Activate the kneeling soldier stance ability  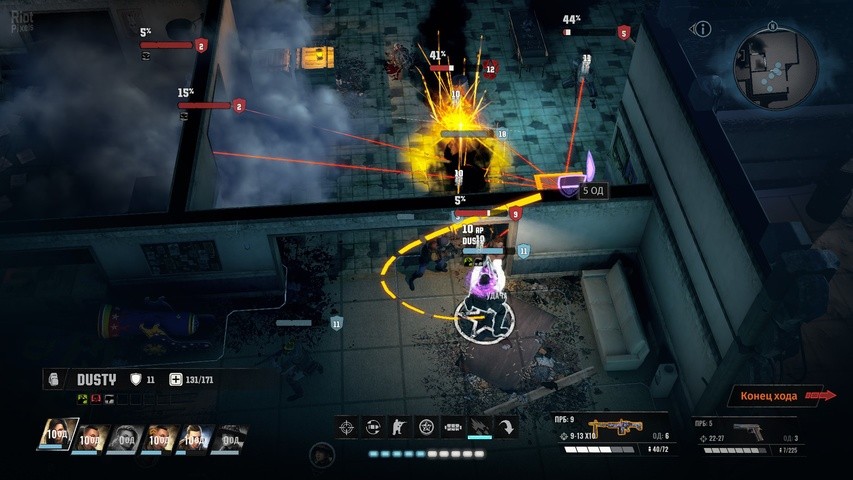399,427
